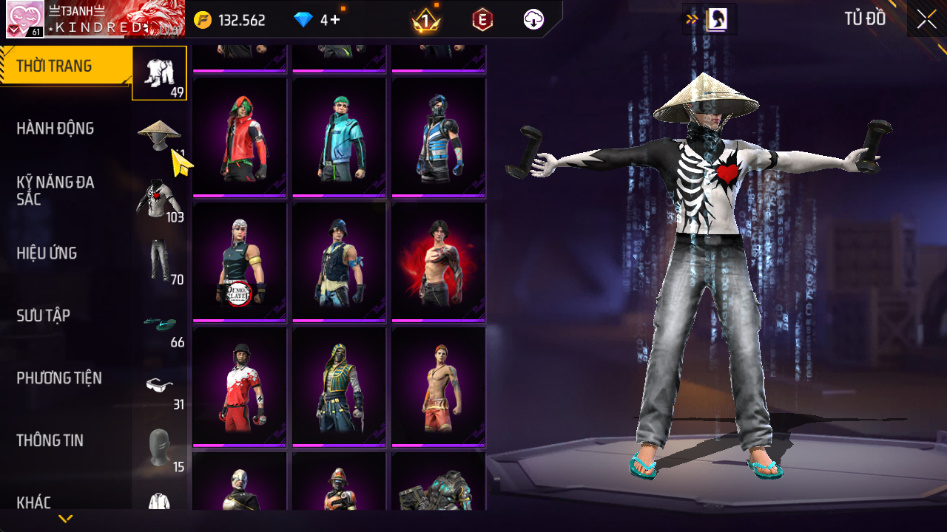The width and height of the screenshot is (947, 532).
Task: Open the skeleton shirt tops subcategory
Action: 159,197
